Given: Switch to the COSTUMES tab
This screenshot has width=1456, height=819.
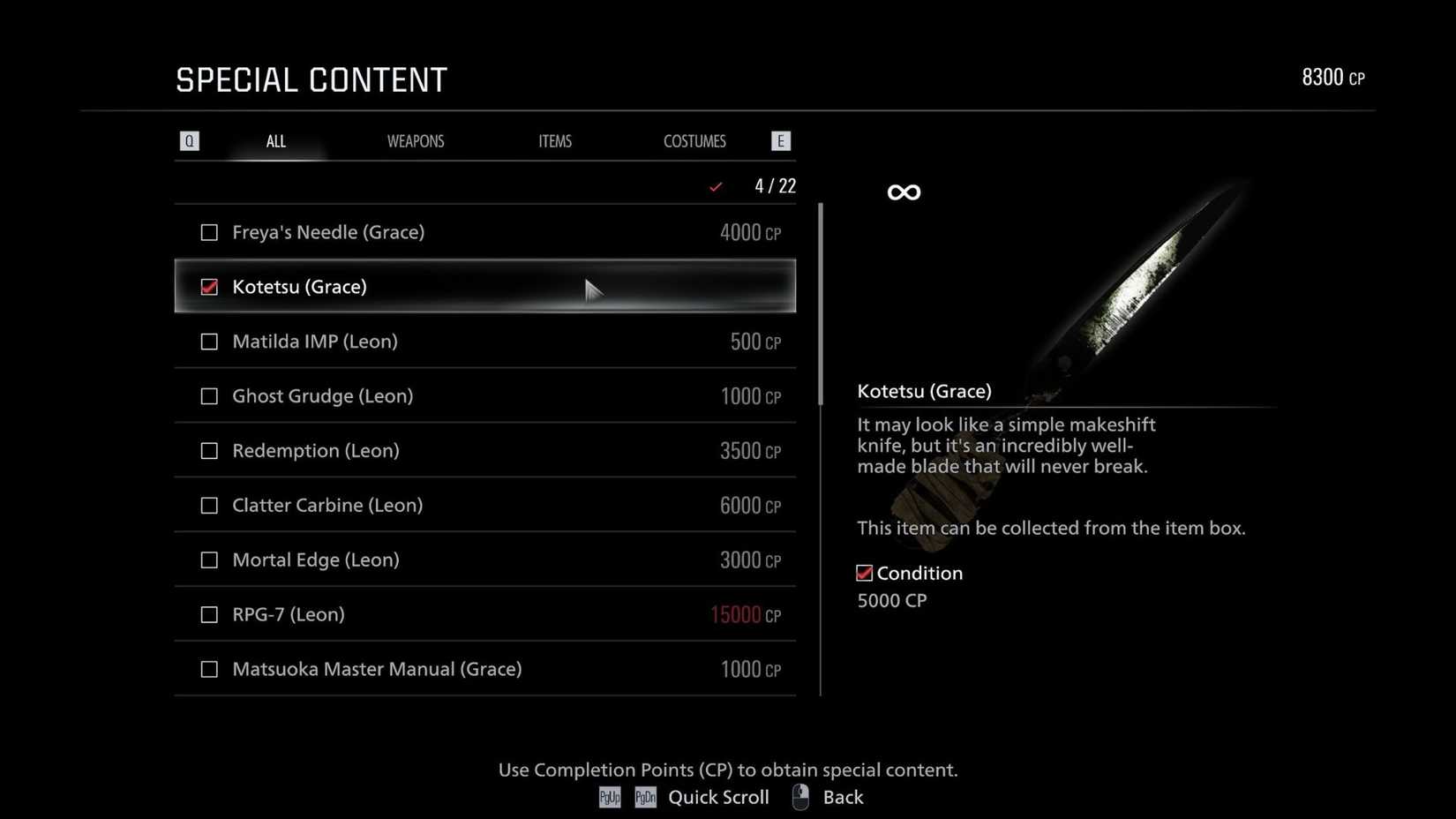Looking at the screenshot, I should coord(694,140).
